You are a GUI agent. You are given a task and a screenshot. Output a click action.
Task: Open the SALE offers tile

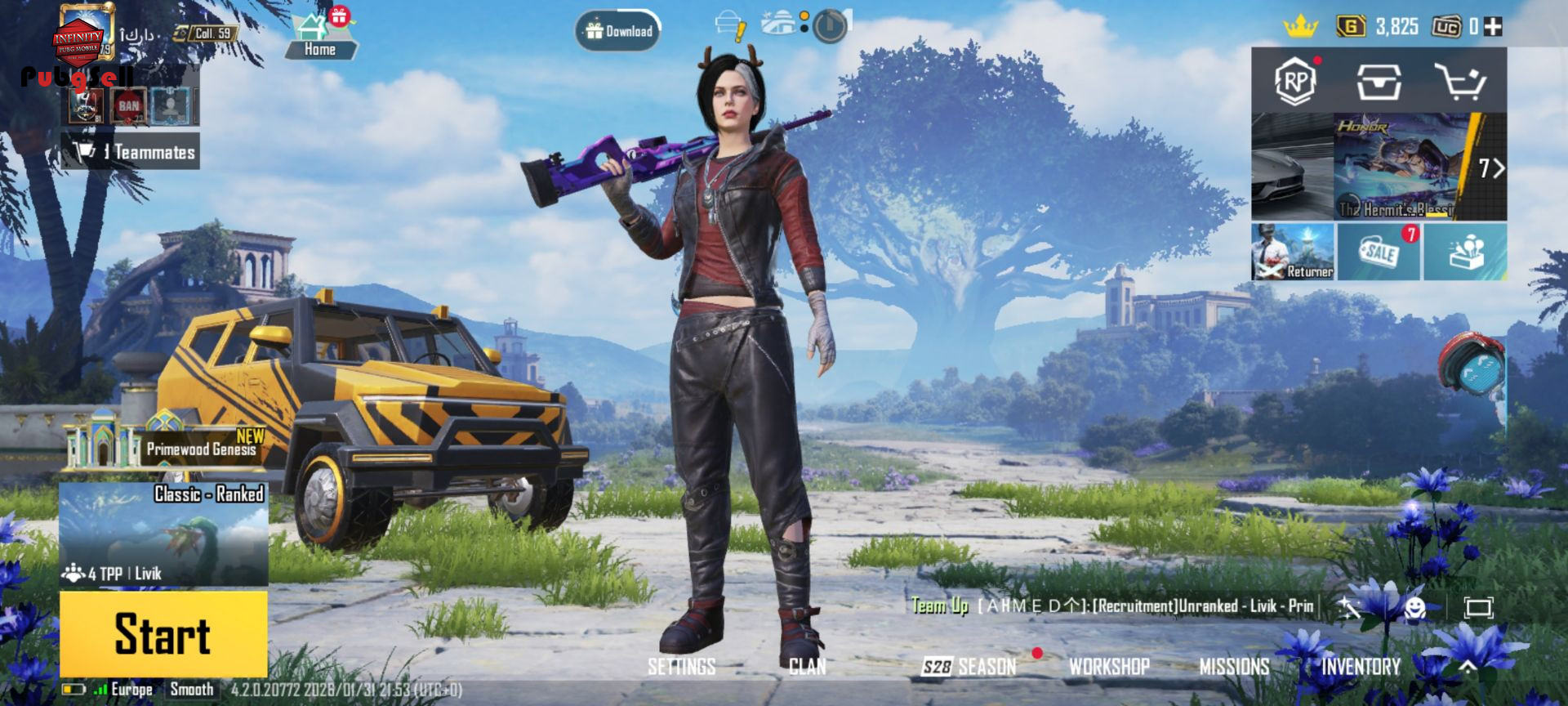(x=1379, y=252)
